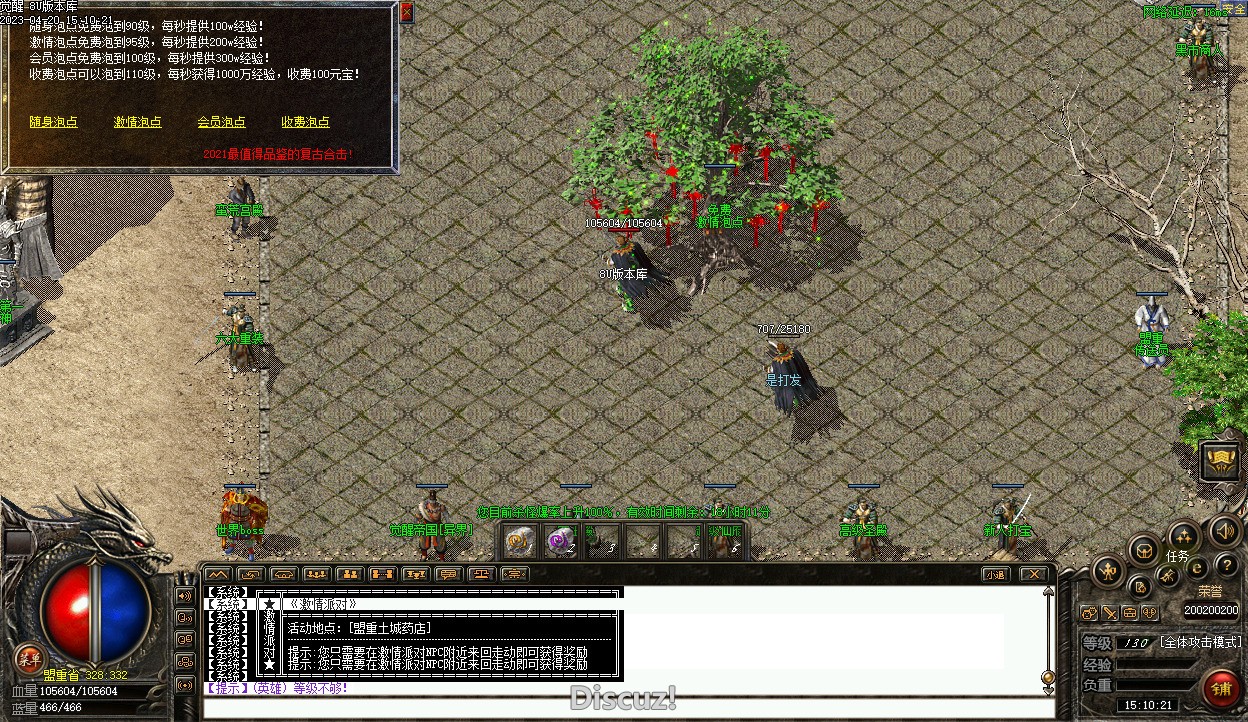Pick the 收费泡点 option
This screenshot has height=722, width=1248.
[305, 122]
